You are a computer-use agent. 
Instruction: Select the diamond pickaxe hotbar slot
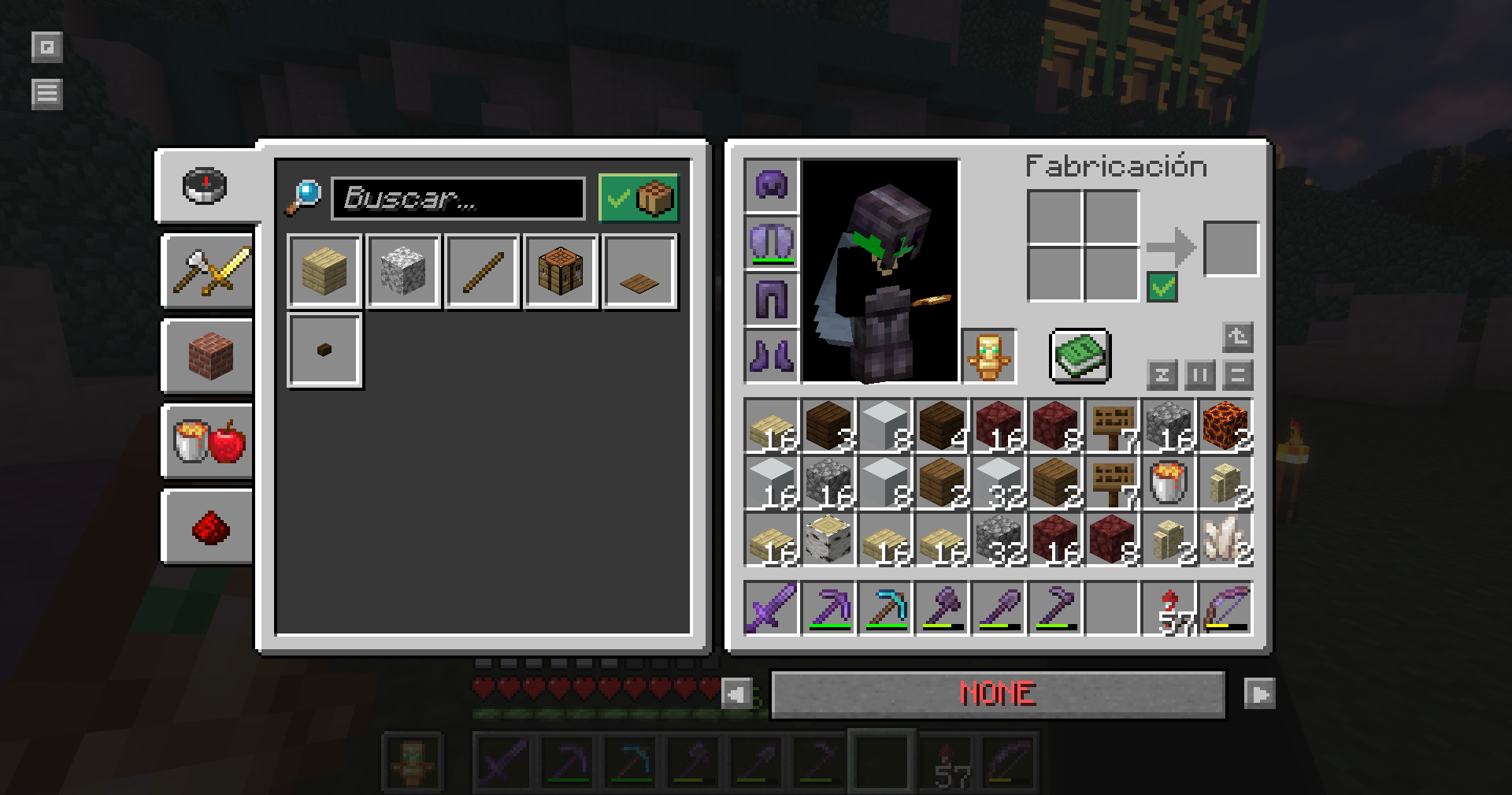coord(885,608)
